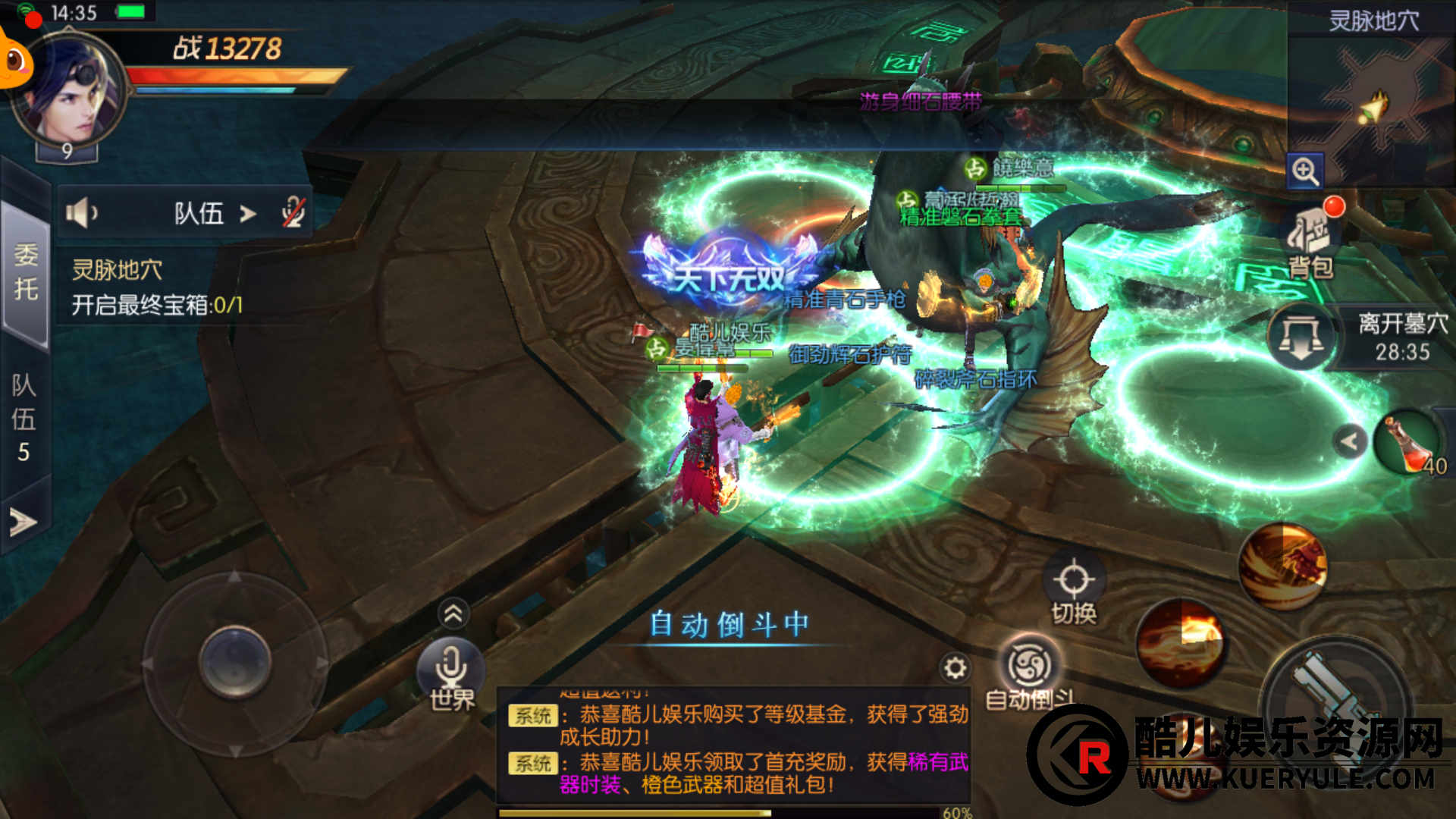This screenshot has width=1456, height=819.
Task: Toggle the speaker sound icon
Action: pyautogui.click(x=81, y=213)
